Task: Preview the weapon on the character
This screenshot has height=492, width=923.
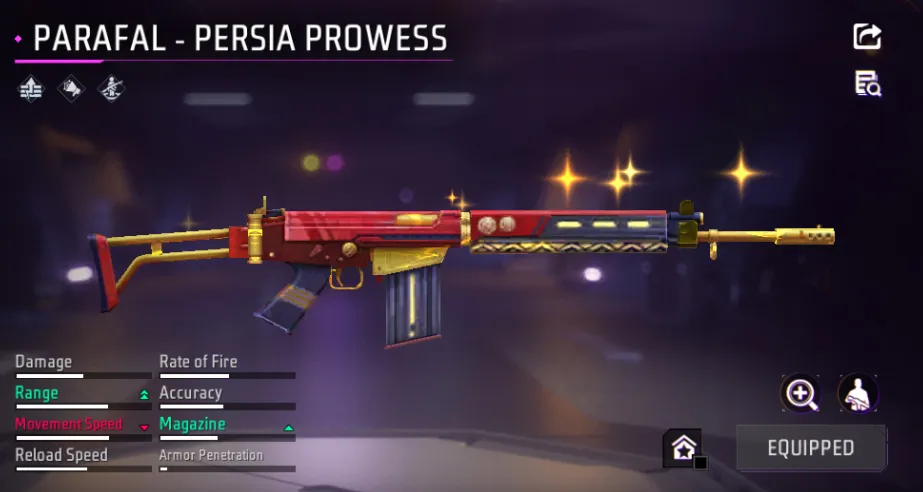Action: pyautogui.click(x=858, y=393)
